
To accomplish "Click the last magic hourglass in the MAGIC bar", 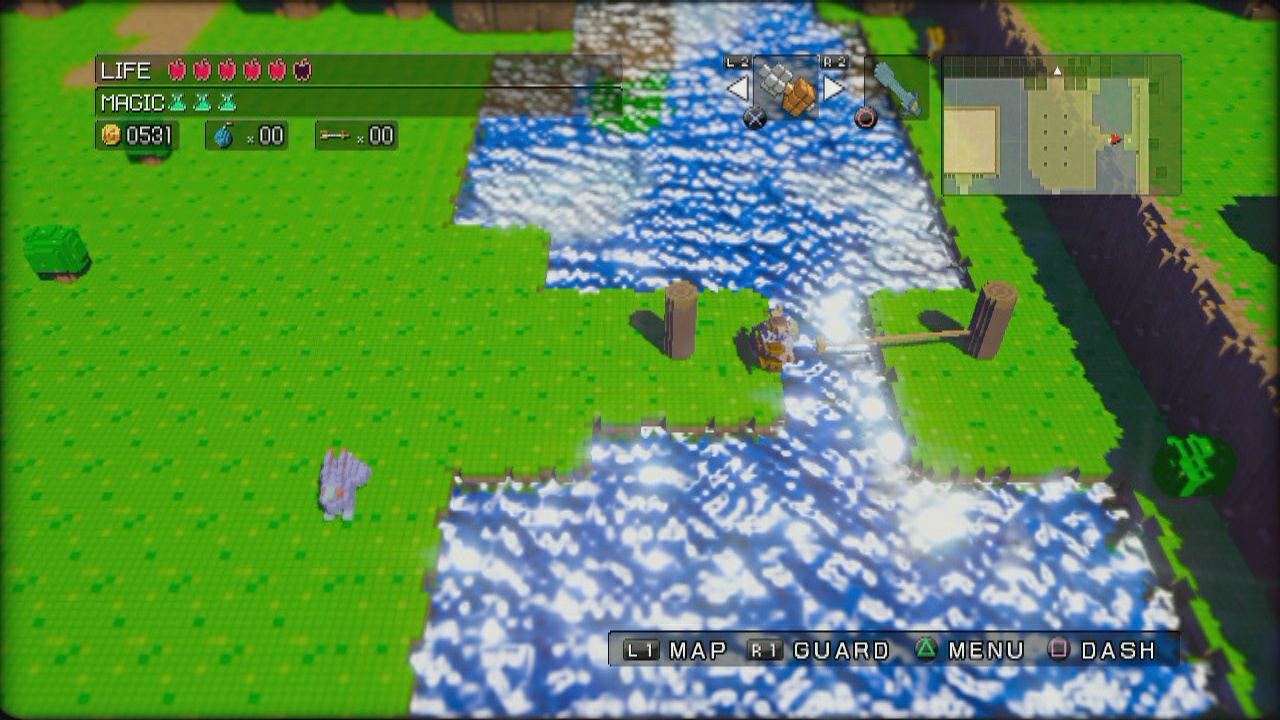I will 228,102.
